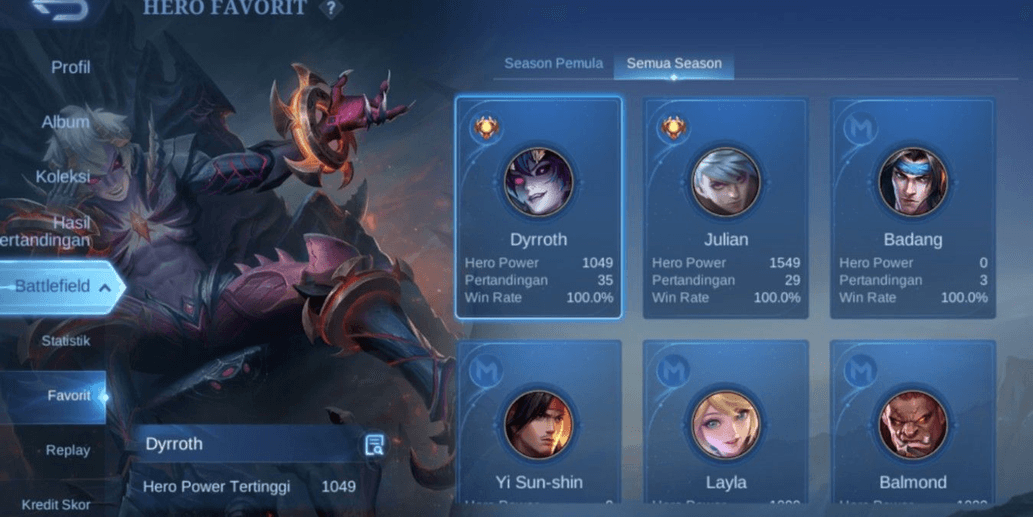The image size is (1033, 517).
Task: Go back using the return arrow
Action: [x=60, y=10]
